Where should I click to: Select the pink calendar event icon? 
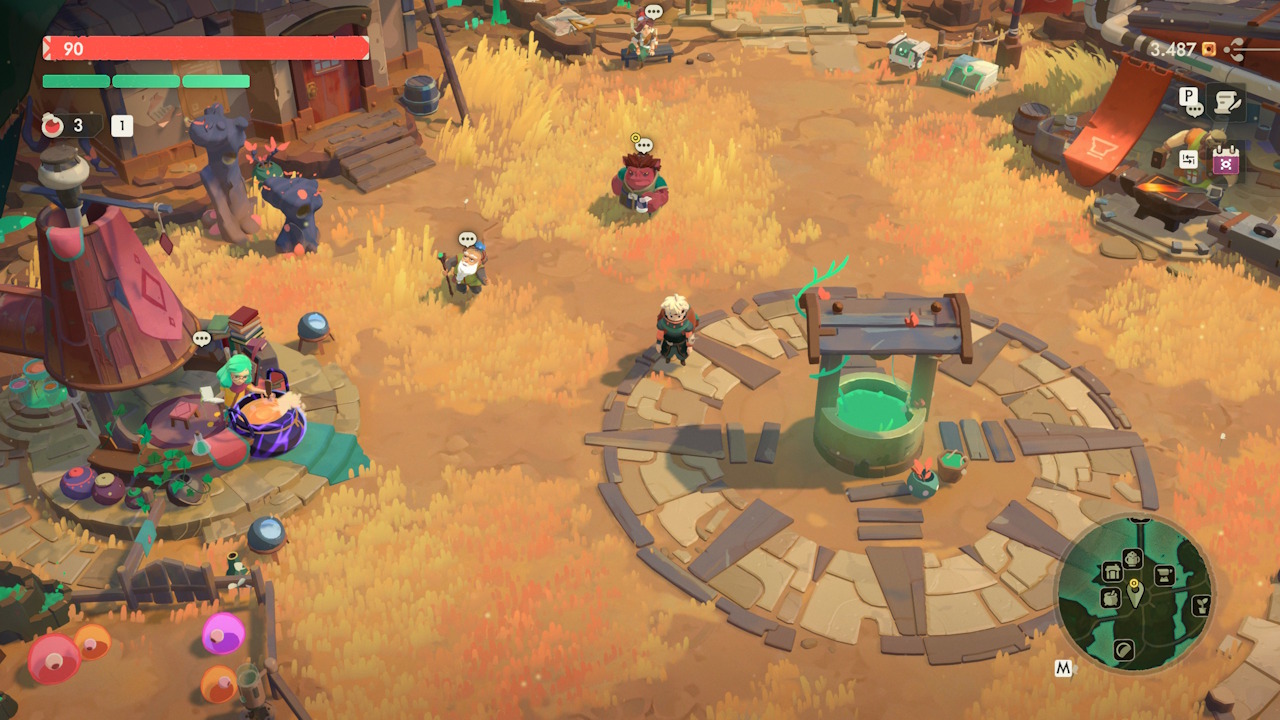pyautogui.click(x=1225, y=160)
